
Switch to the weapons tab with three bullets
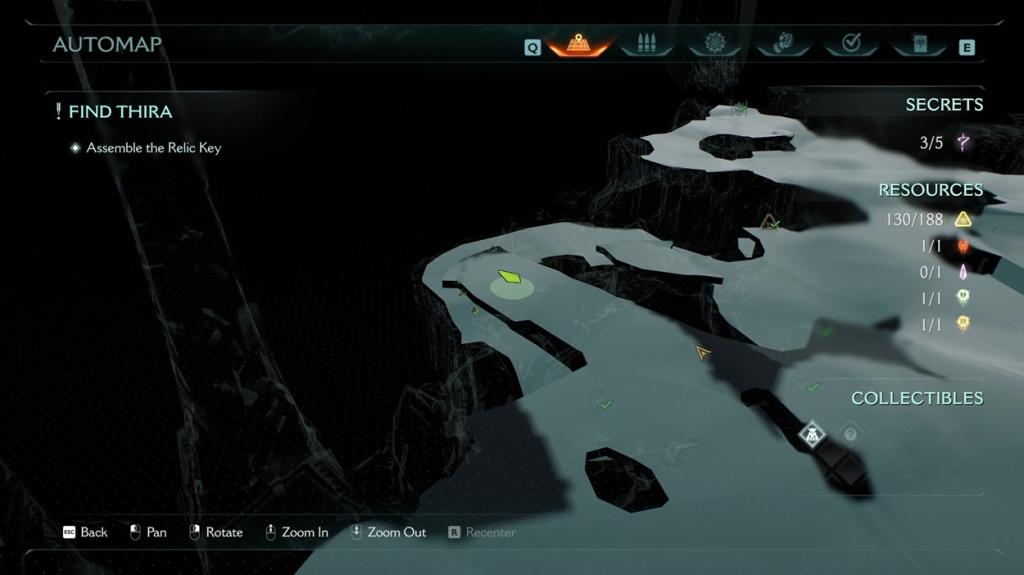point(644,44)
